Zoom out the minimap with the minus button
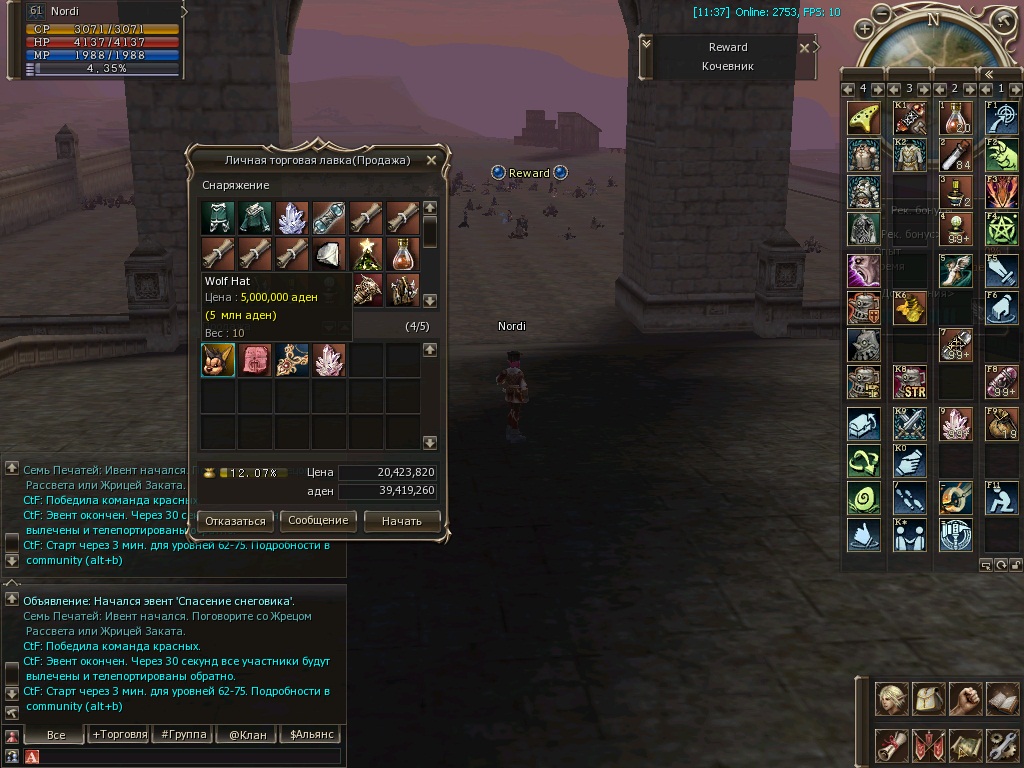The height and width of the screenshot is (768, 1024). pos(881,13)
